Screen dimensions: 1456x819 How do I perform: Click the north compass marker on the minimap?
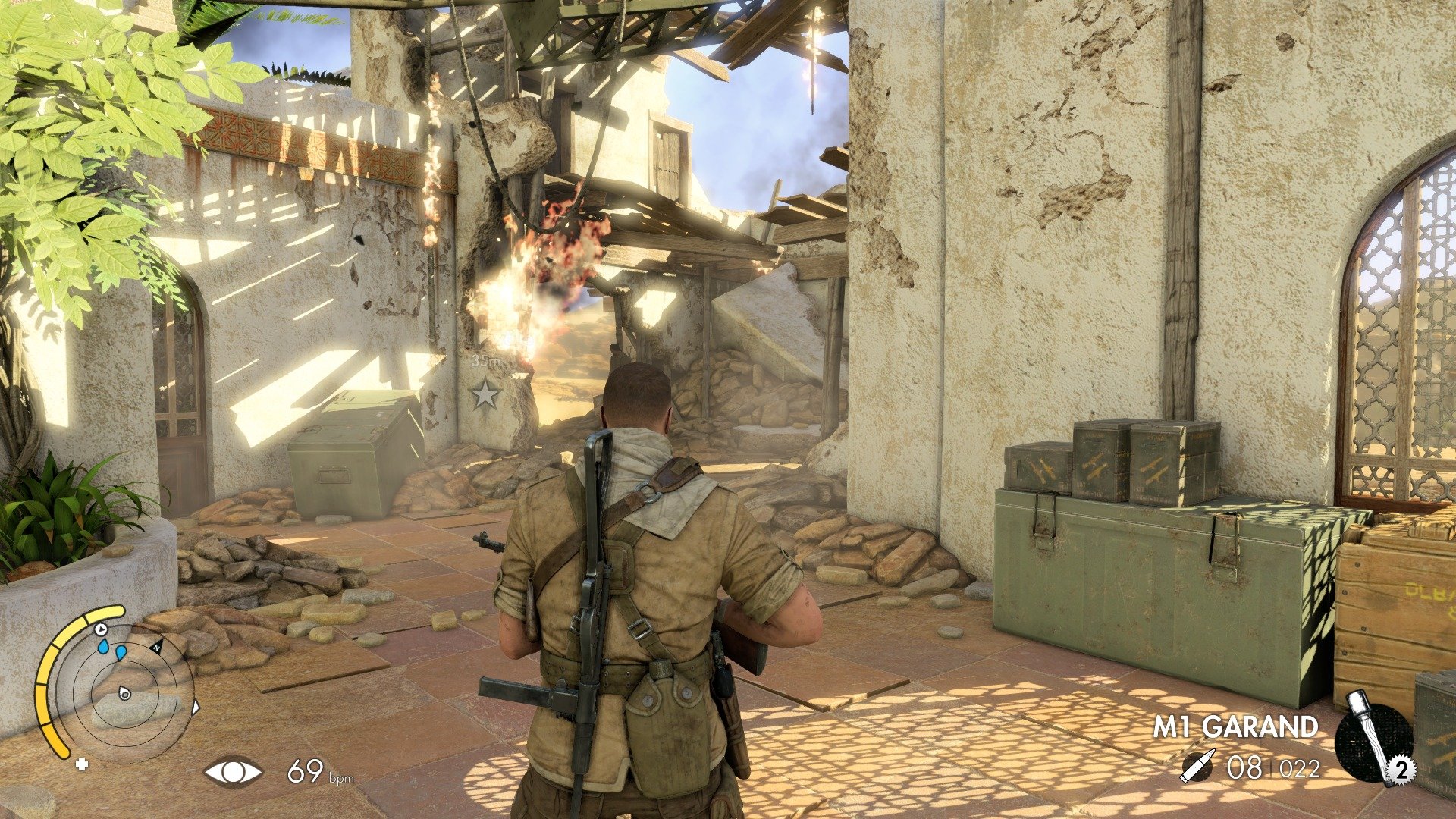(x=157, y=648)
